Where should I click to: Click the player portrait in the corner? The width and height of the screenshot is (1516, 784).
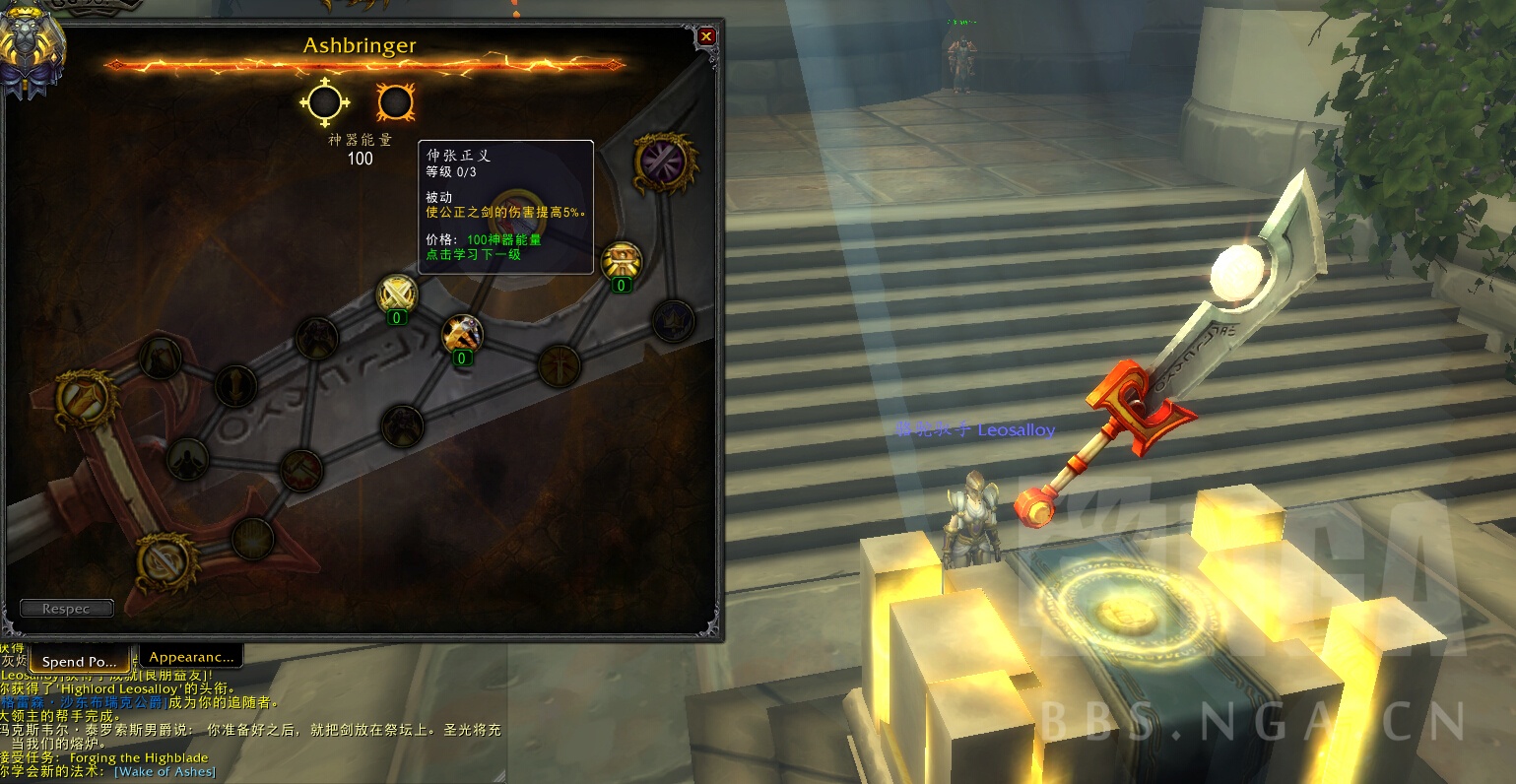30,51
